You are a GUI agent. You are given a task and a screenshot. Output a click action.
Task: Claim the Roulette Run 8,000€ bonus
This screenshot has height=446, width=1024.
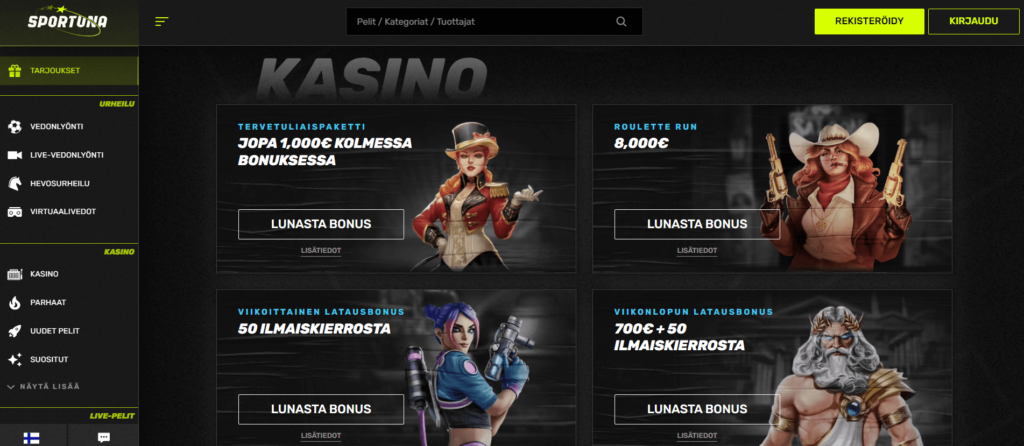pos(697,224)
